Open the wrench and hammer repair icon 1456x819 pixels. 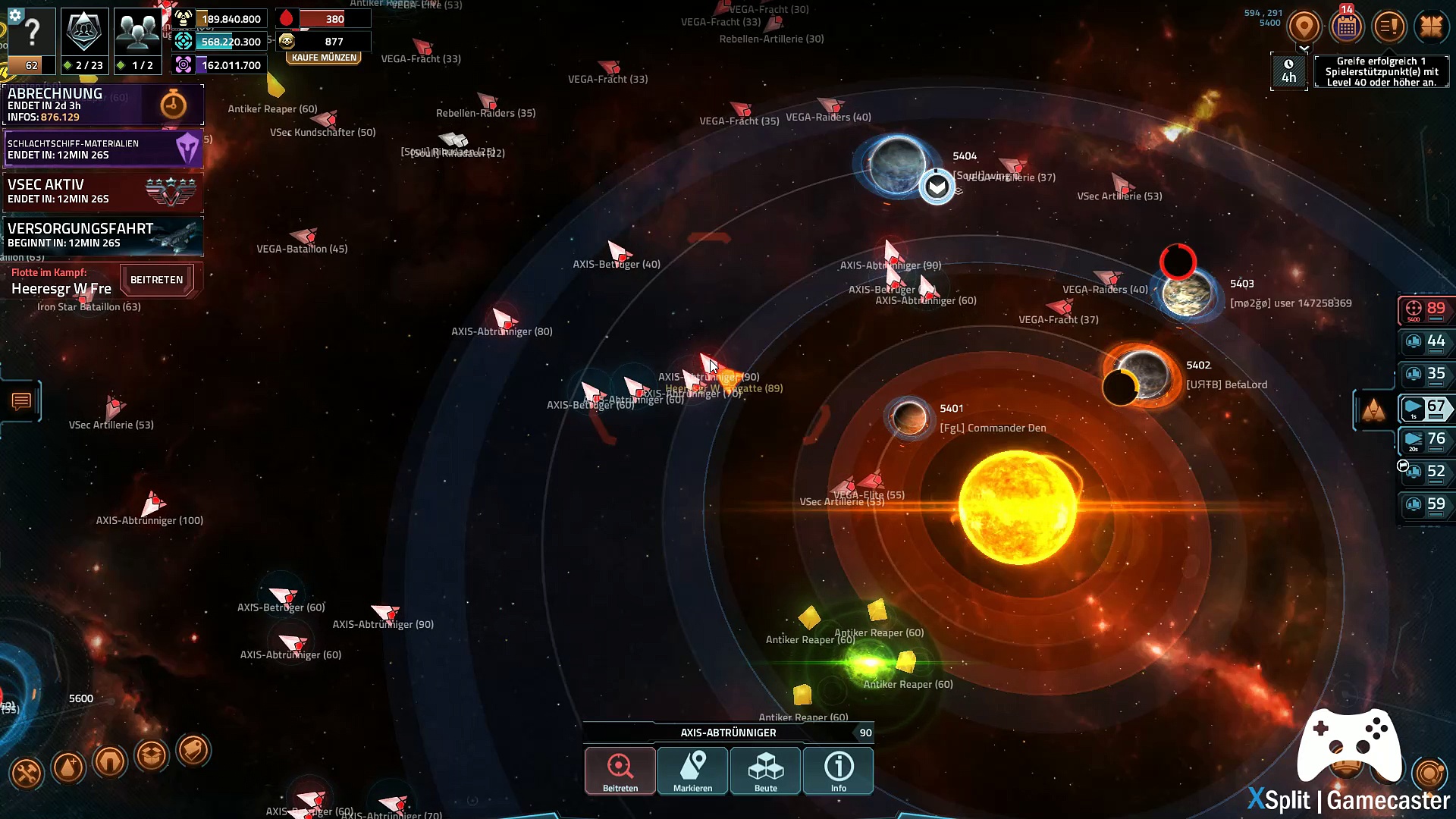27,773
